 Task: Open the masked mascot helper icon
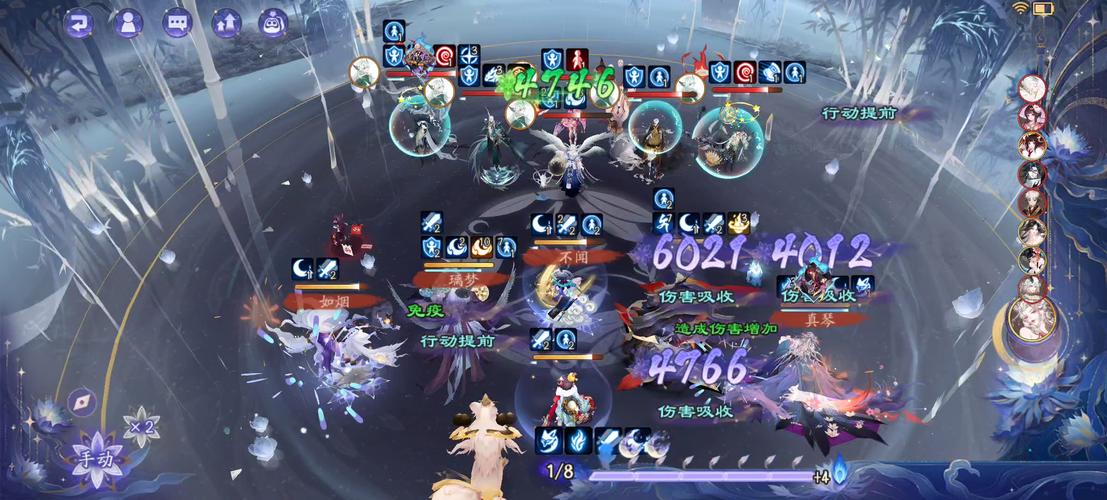coord(273,22)
